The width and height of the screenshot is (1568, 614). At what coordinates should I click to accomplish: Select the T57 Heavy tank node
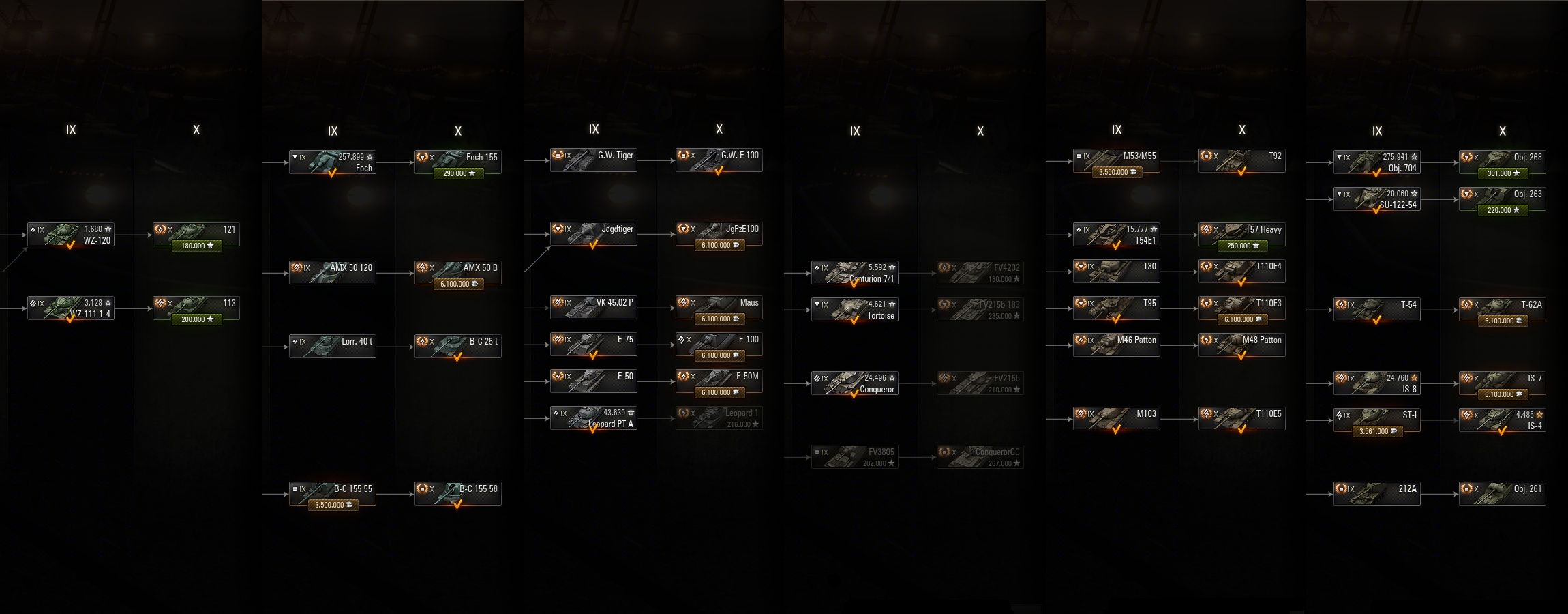click(x=1242, y=235)
